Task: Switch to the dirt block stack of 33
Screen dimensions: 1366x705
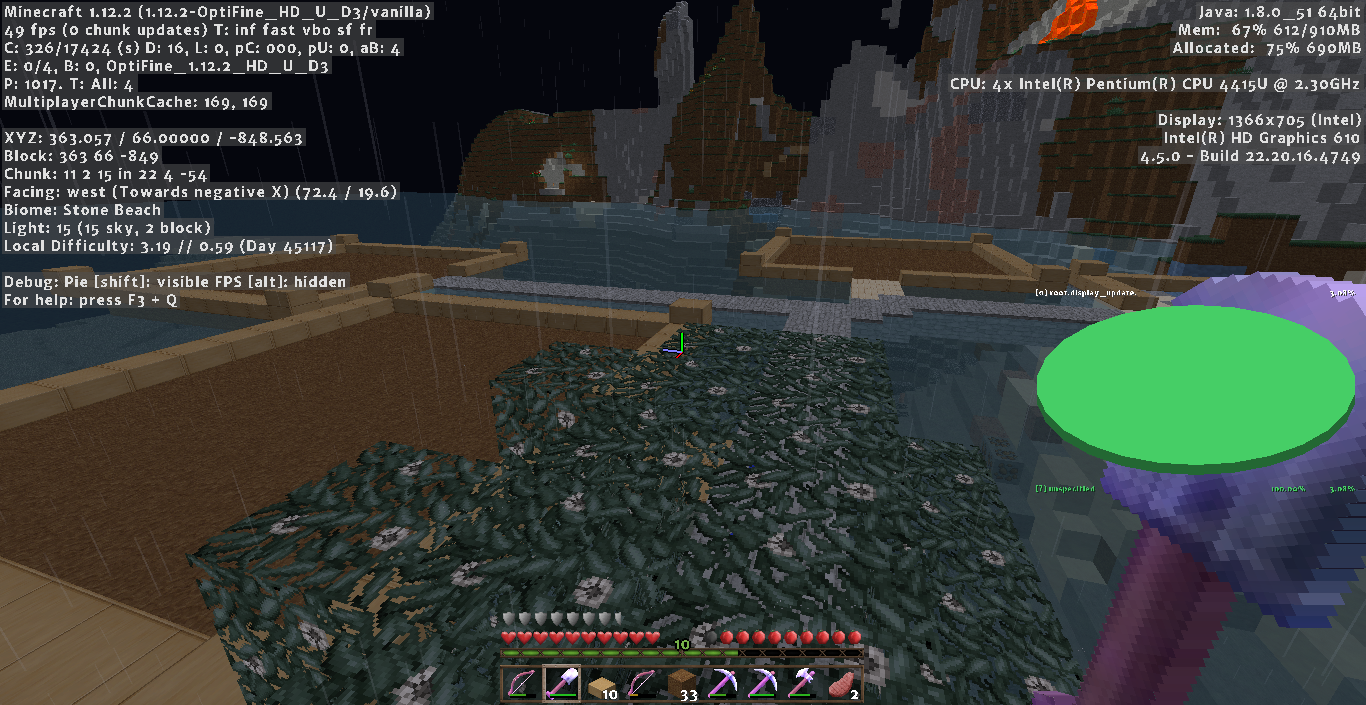Action: (682, 684)
